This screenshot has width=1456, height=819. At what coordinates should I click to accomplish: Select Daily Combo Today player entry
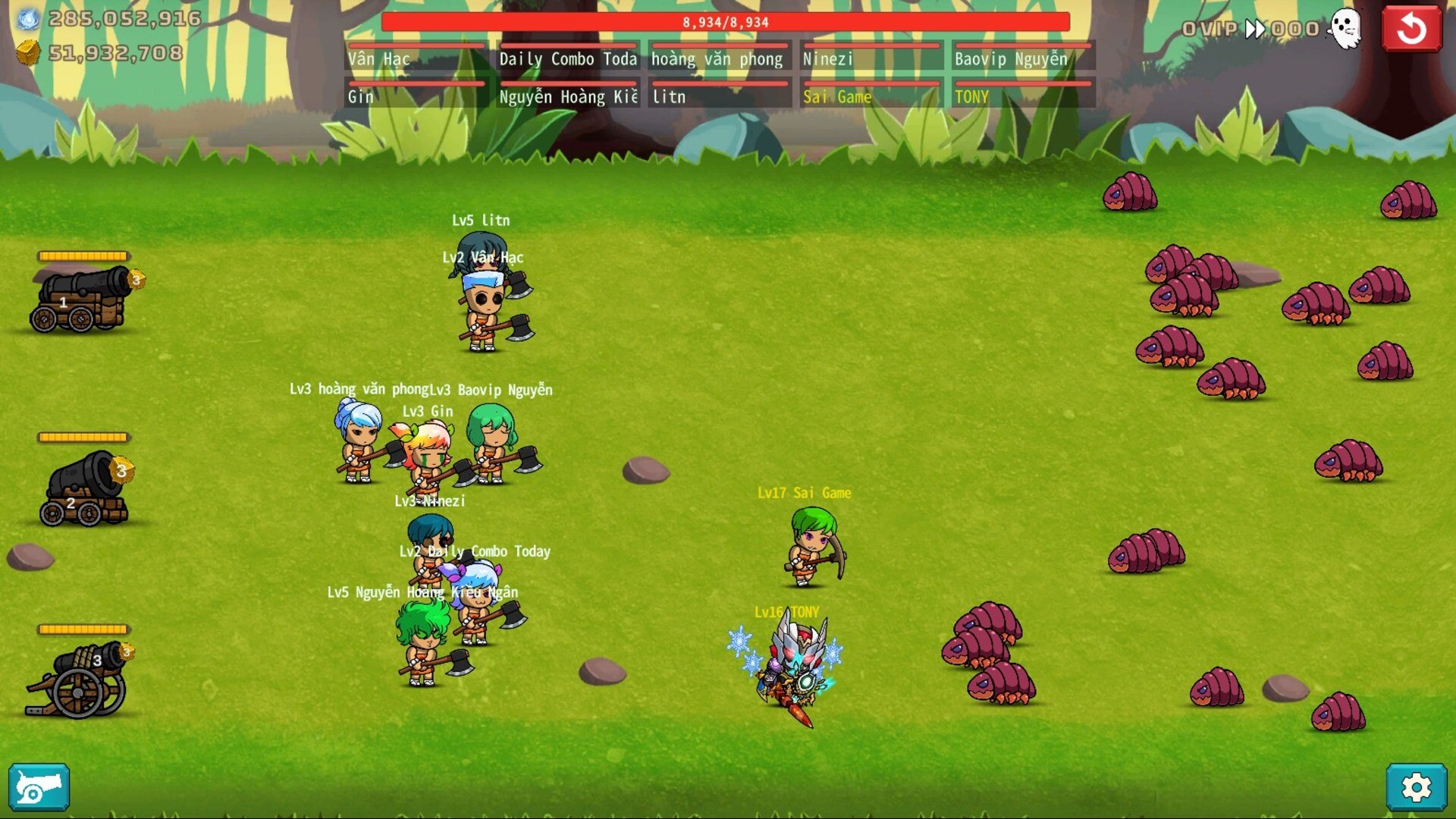pos(568,58)
